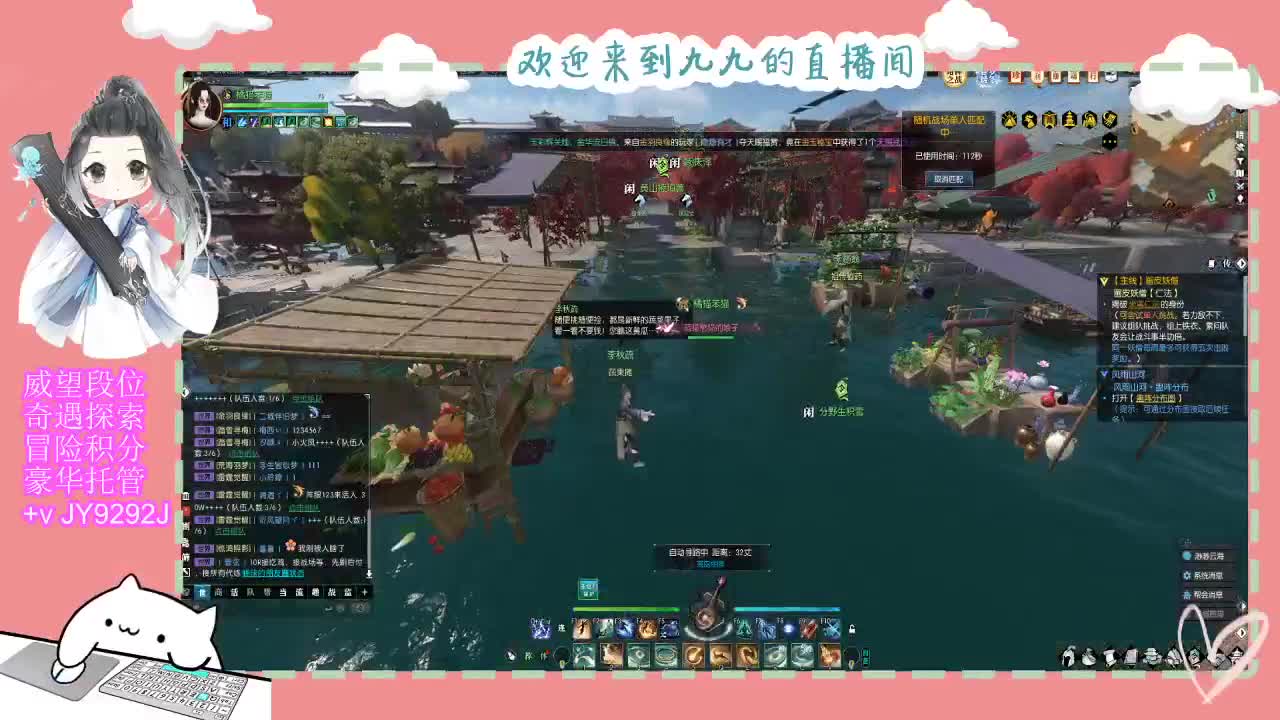1280x720 pixels.
Task: Expand the 风雨山泽 quest tracker section
Action: click(1105, 373)
